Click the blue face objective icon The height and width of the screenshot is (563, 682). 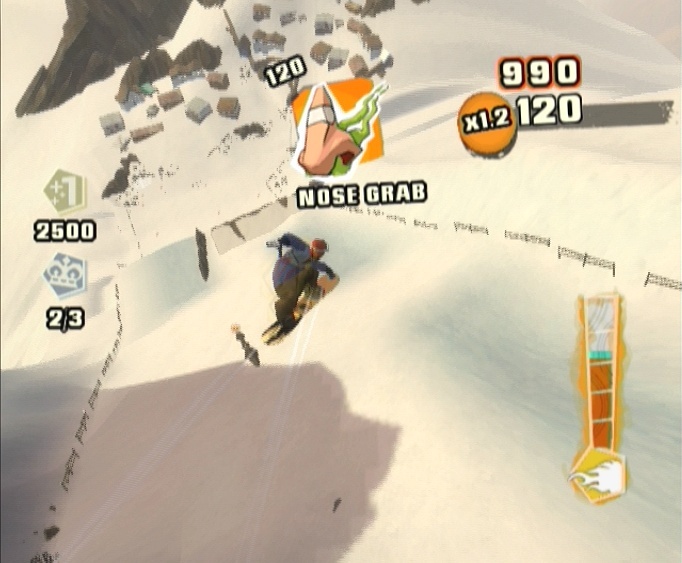tap(65, 277)
